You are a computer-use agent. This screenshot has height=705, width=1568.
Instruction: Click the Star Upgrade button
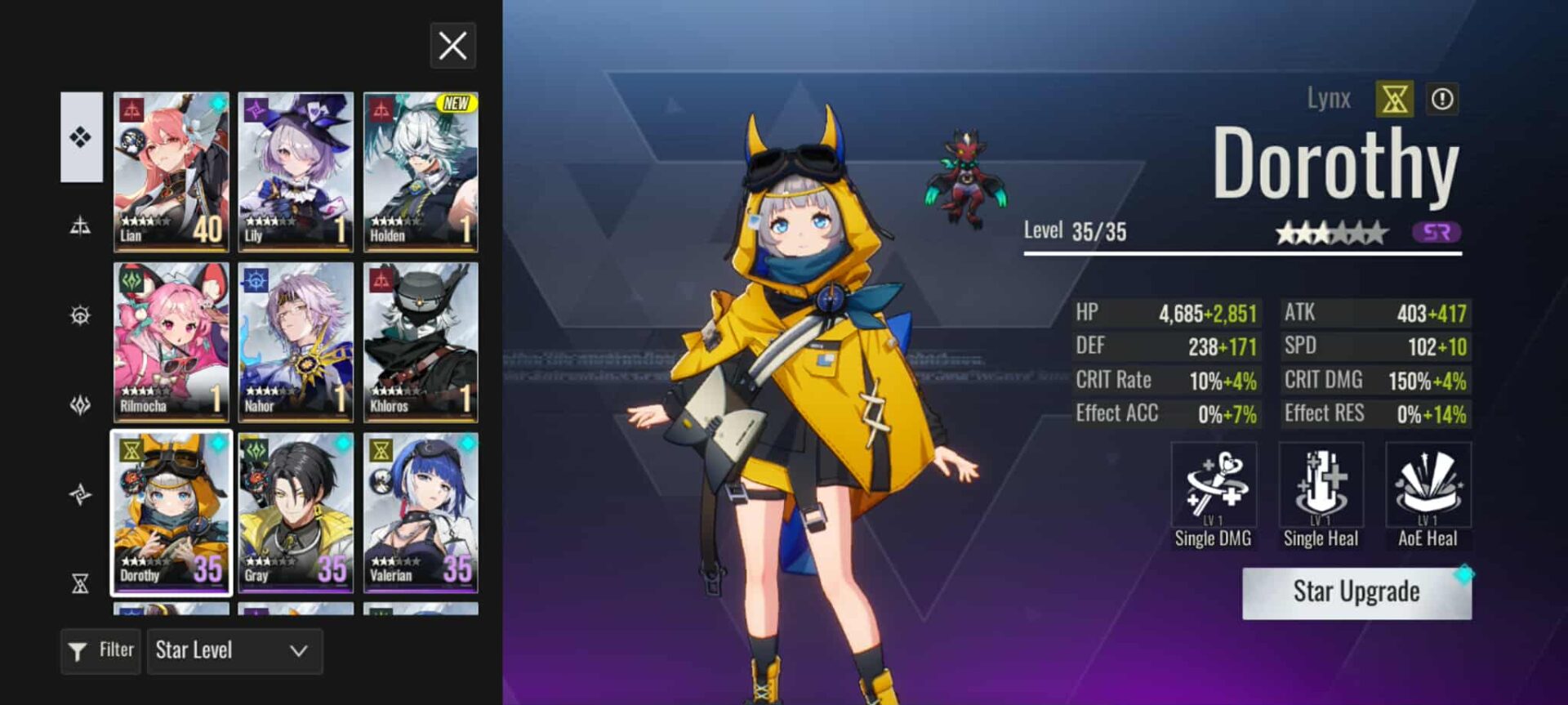[x=1356, y=592]
